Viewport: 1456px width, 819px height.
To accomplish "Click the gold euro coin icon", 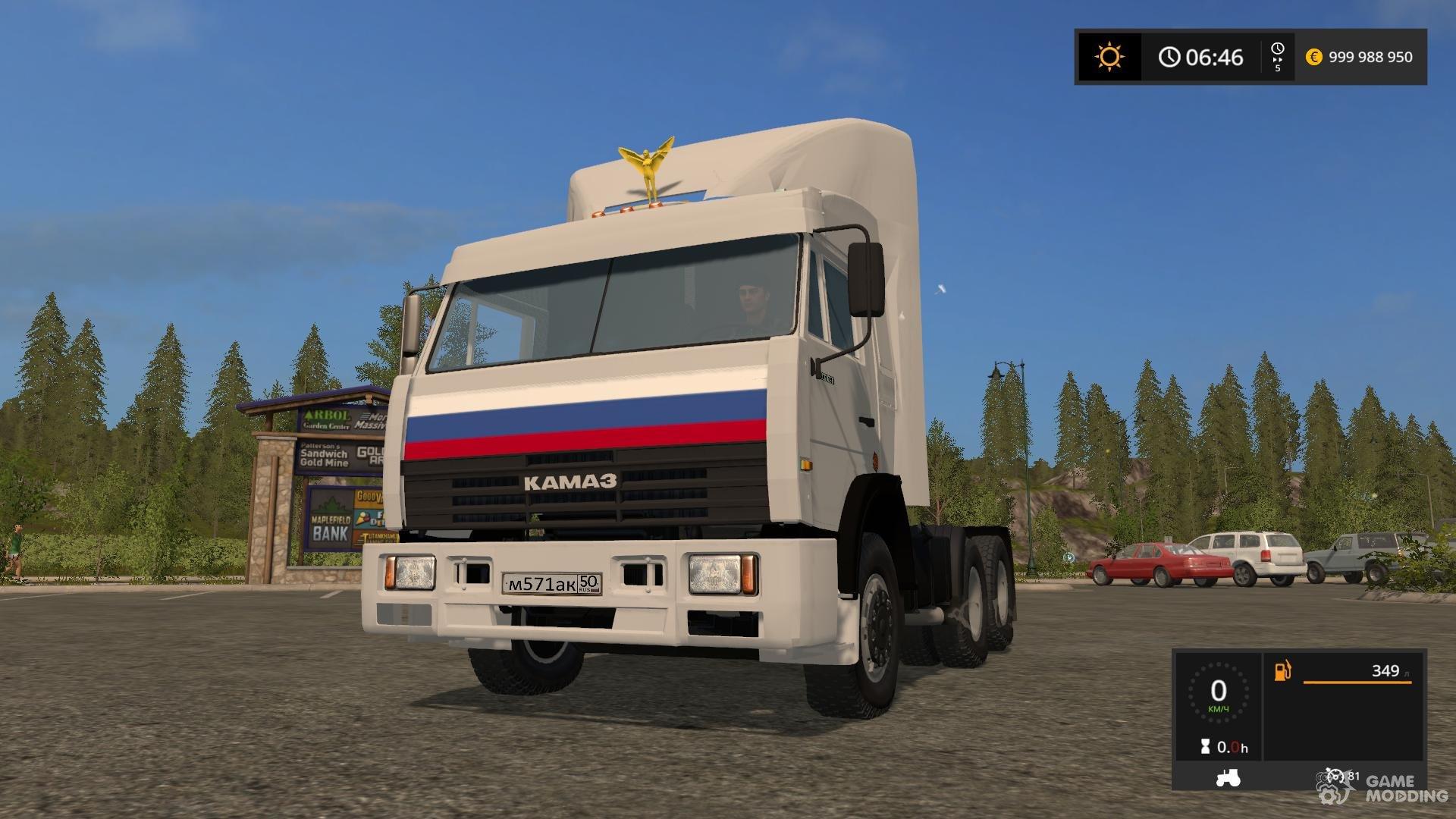I will (1313, 57).
